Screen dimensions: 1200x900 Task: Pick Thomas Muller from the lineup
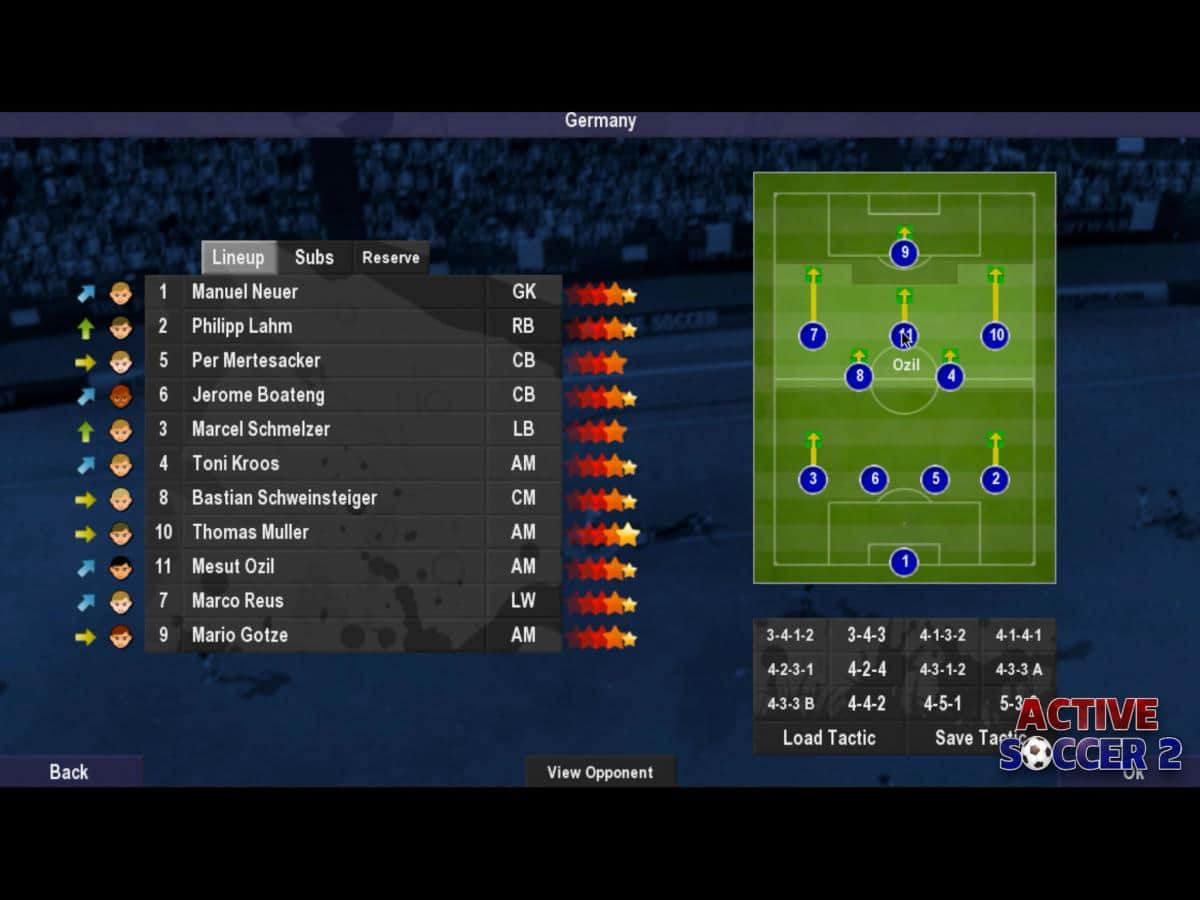click(x=250, y=532)
